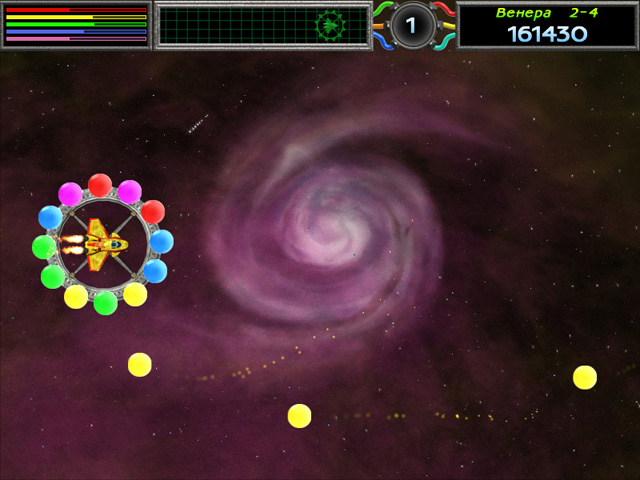Select the gear-shaped marker on the radar
Viewport: 640px width, 480px height.
click(x=329, y=25)
